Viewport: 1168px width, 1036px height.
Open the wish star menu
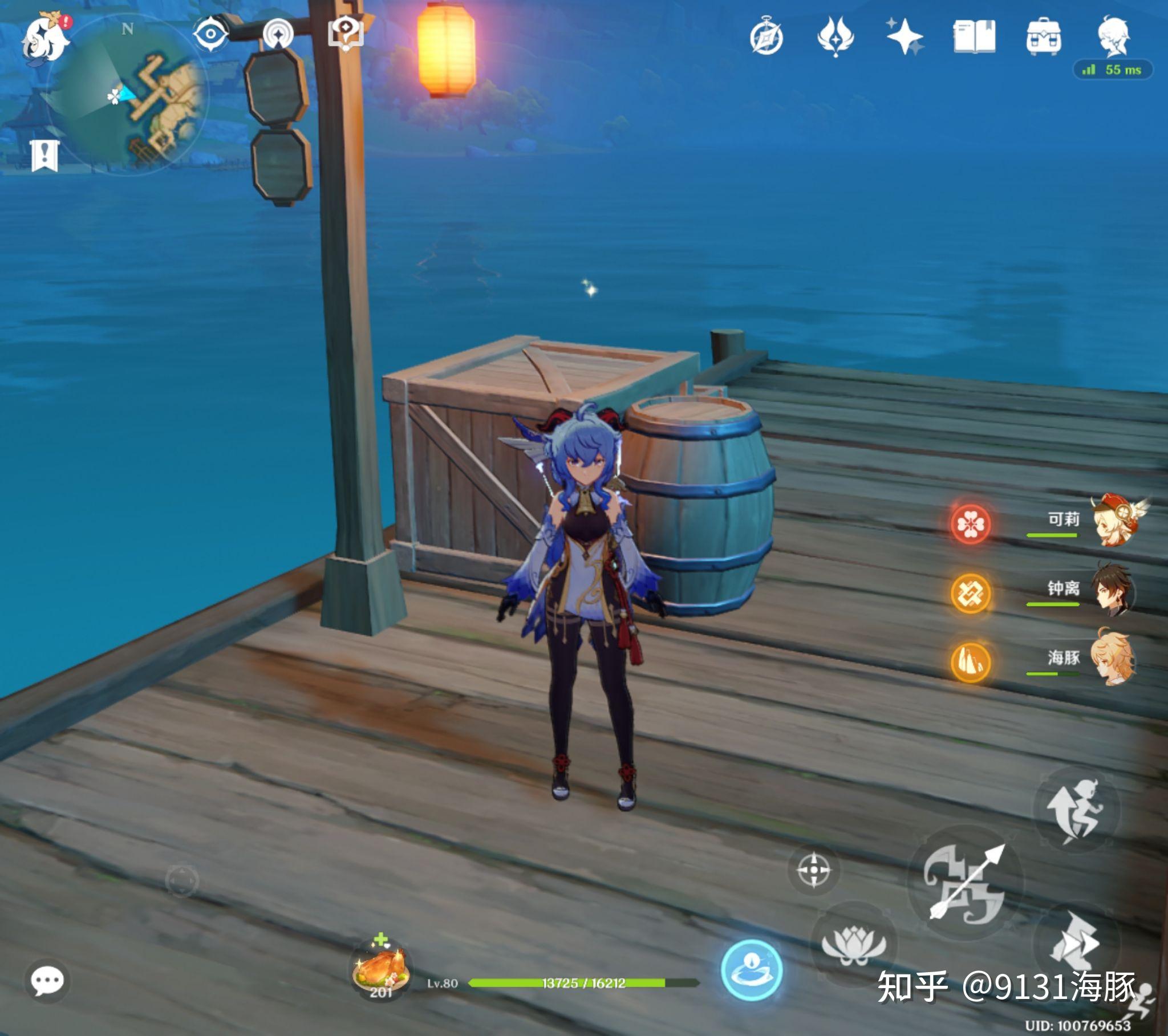point(904,36)
